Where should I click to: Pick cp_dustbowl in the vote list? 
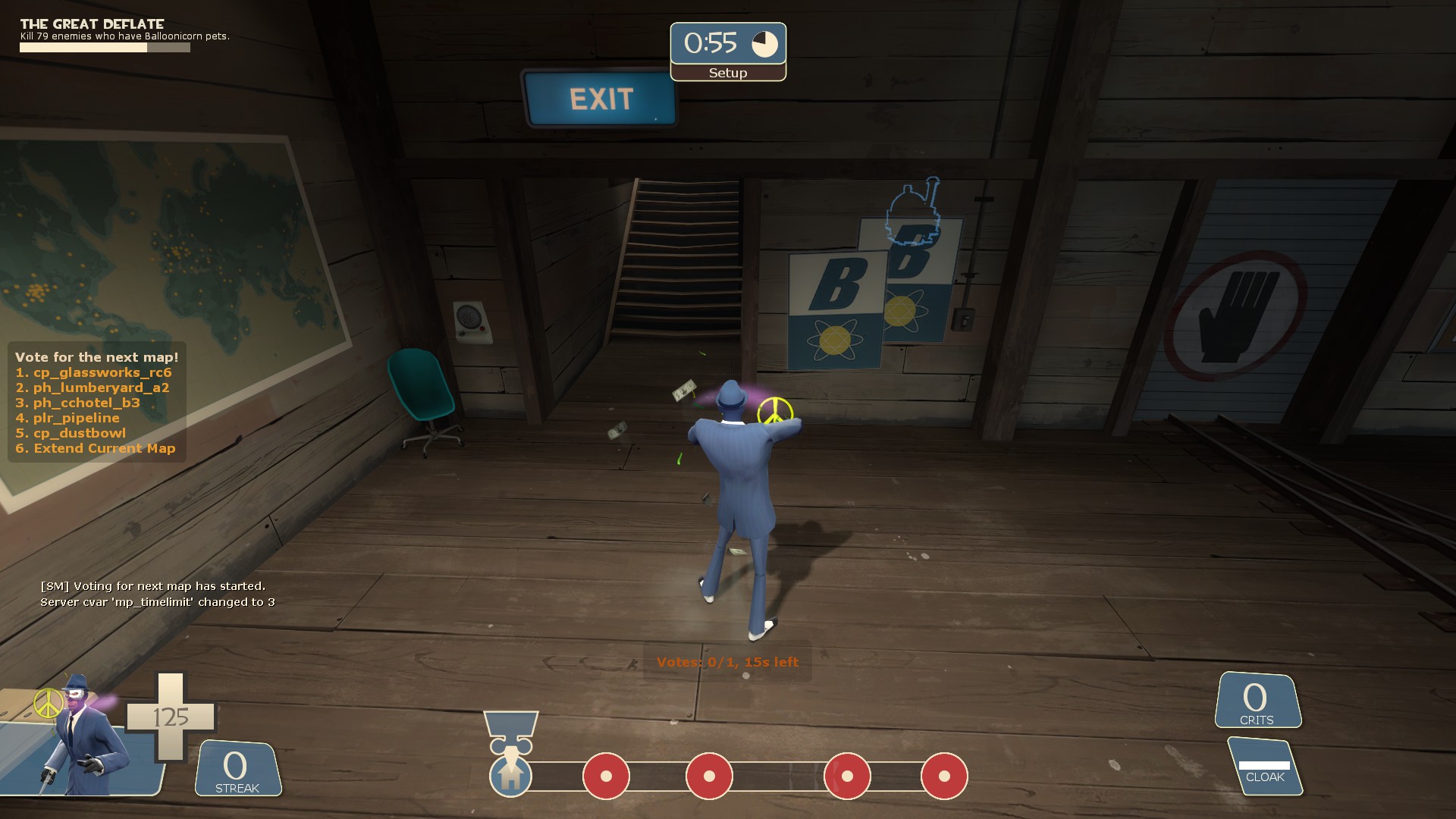pyautogui.click(x=71, y=433)
